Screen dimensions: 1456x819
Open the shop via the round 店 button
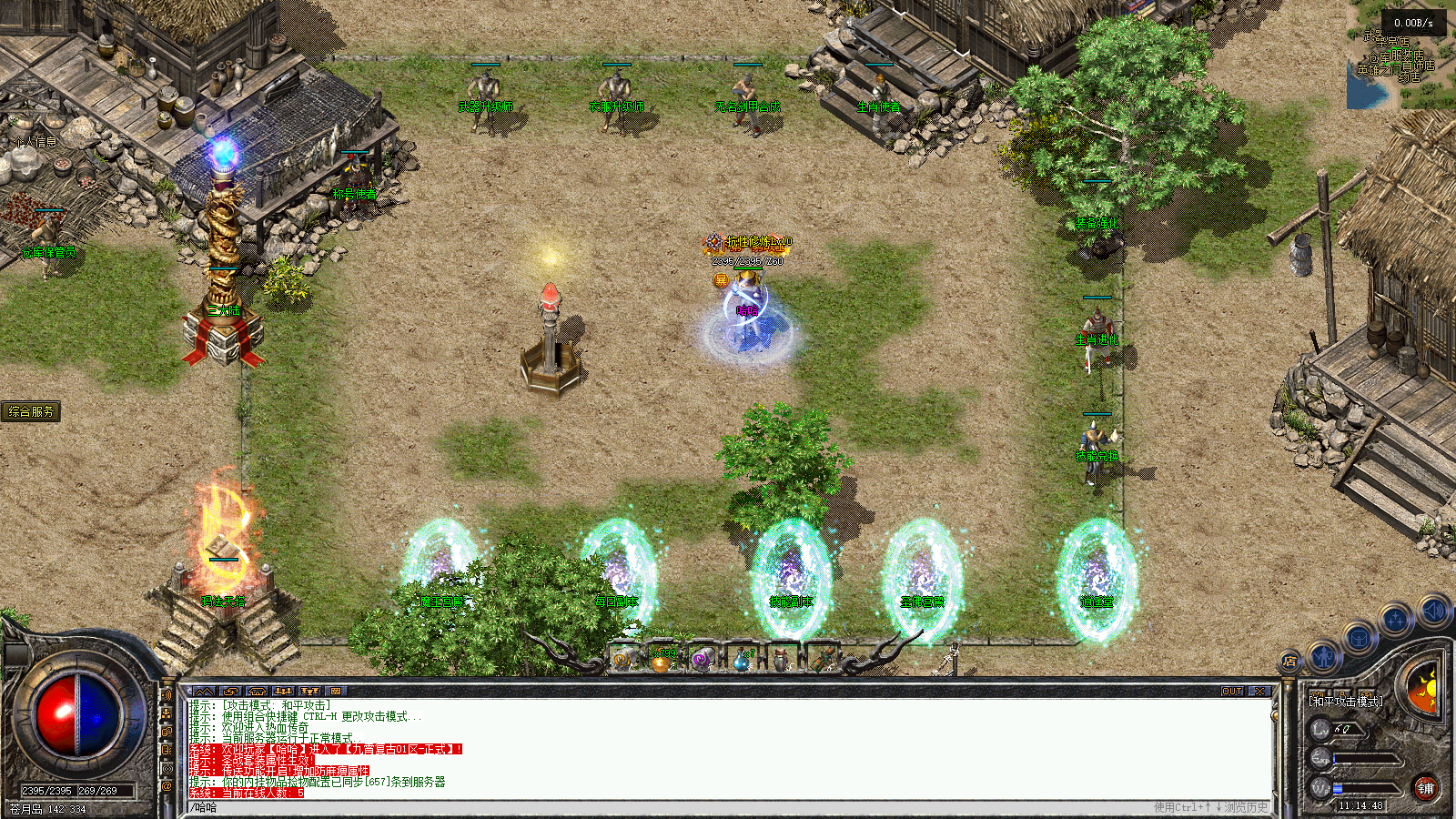click(x=1289, y=662)
